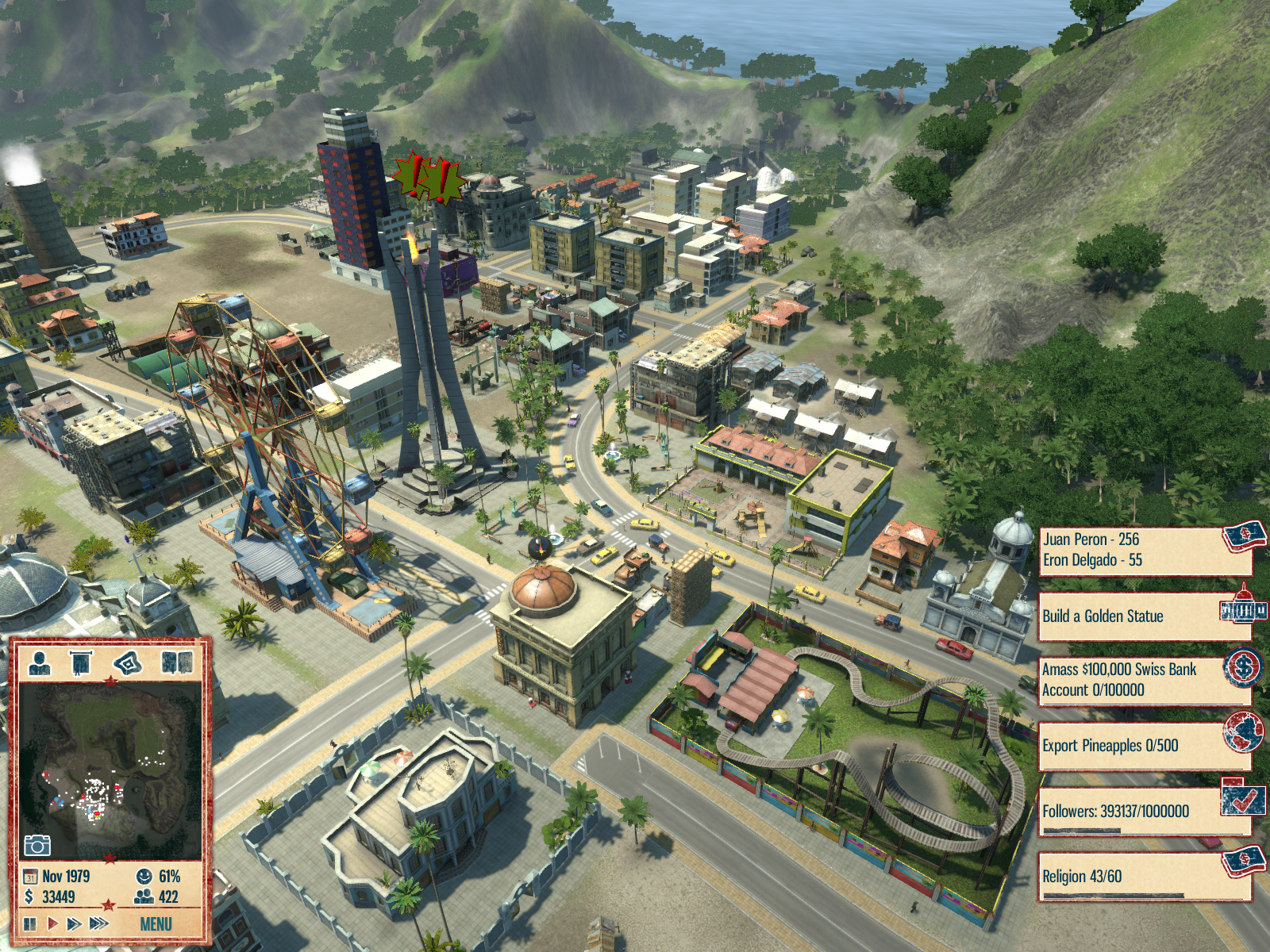Screen dimensions: 1270x952
Task: Open the game MENU
Action: coord(156,924)
